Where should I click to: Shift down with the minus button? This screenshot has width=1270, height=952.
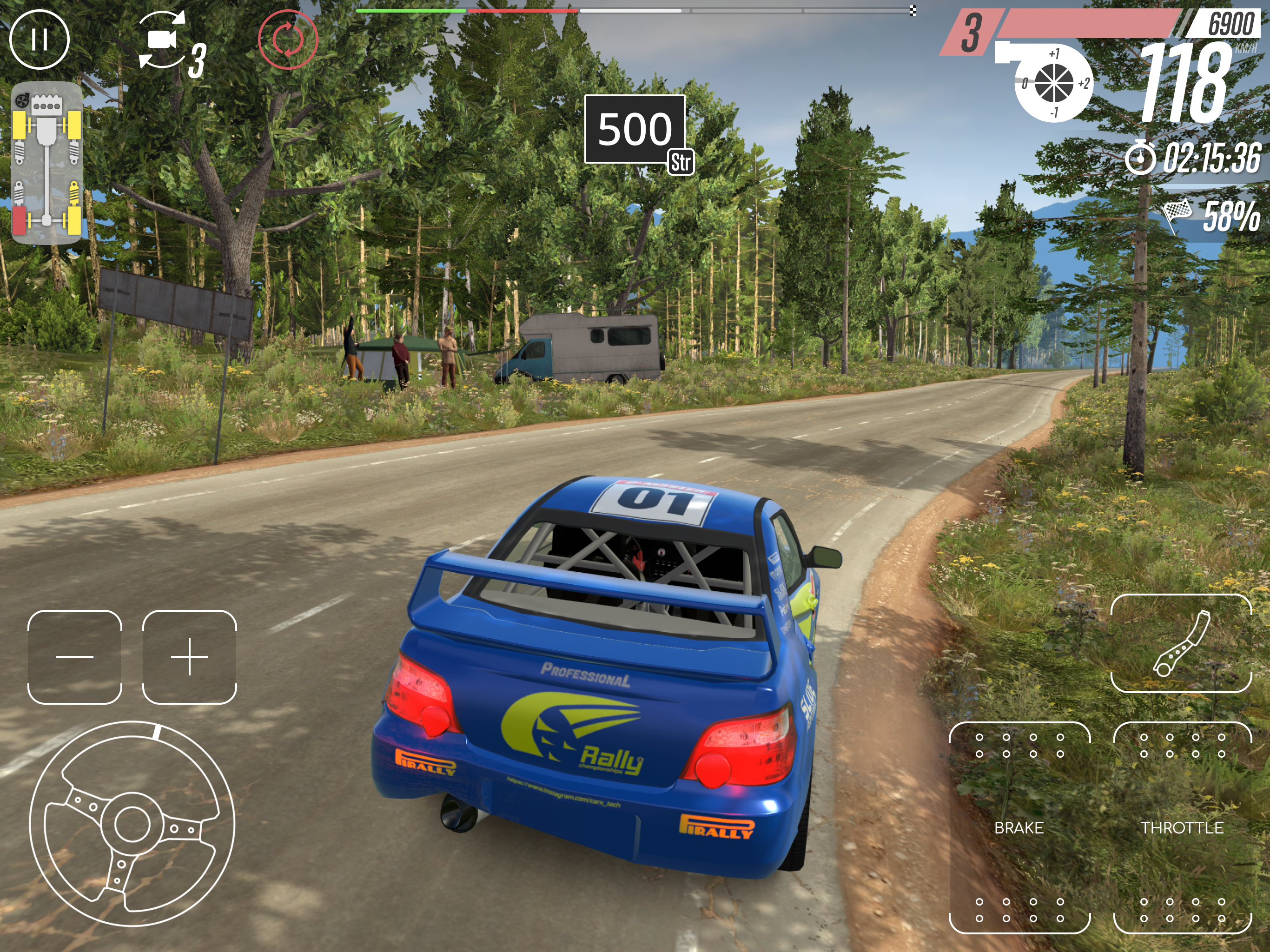pos(75,657)
